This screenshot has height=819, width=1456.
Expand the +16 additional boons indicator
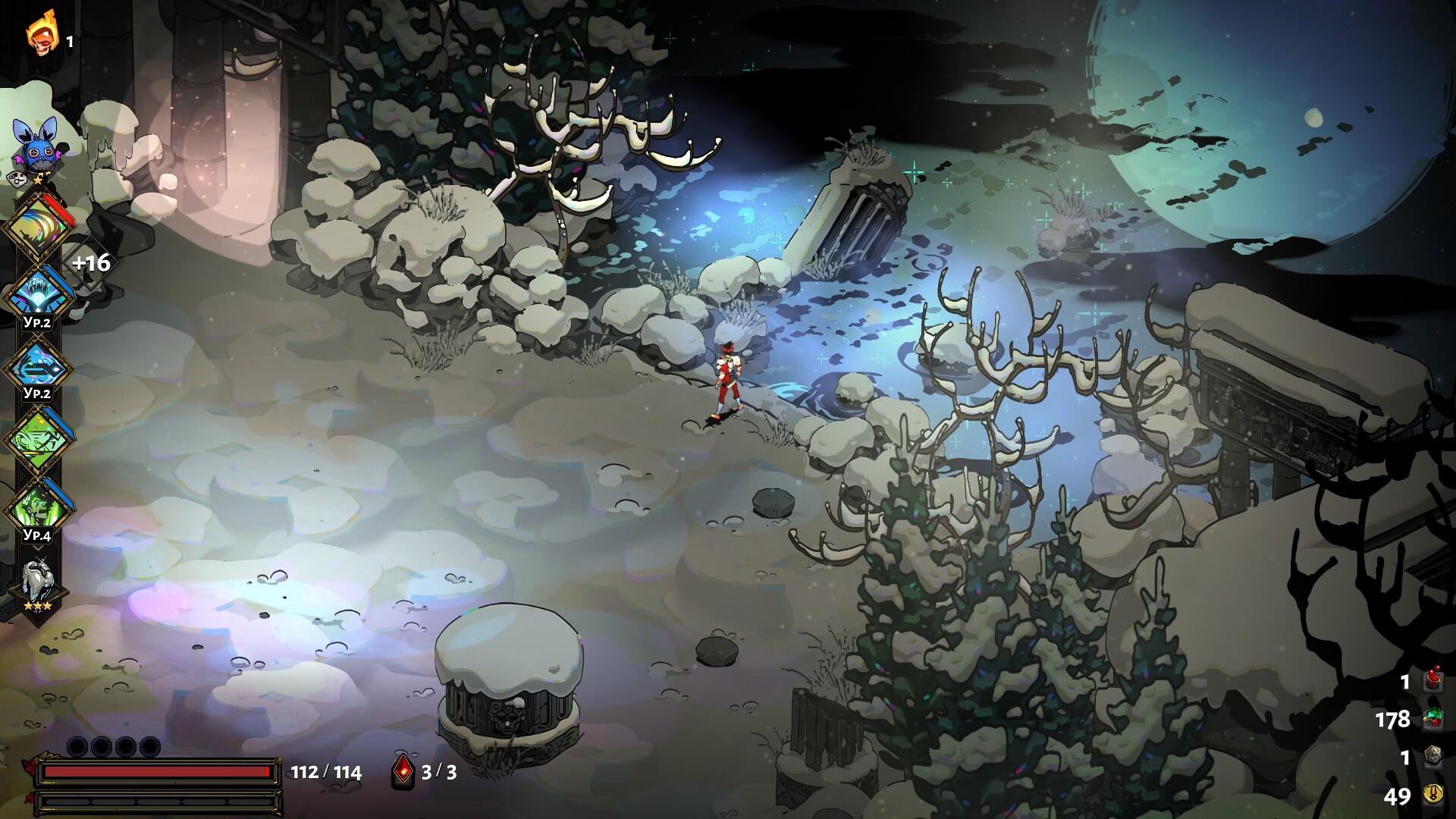tap(90, 263)
